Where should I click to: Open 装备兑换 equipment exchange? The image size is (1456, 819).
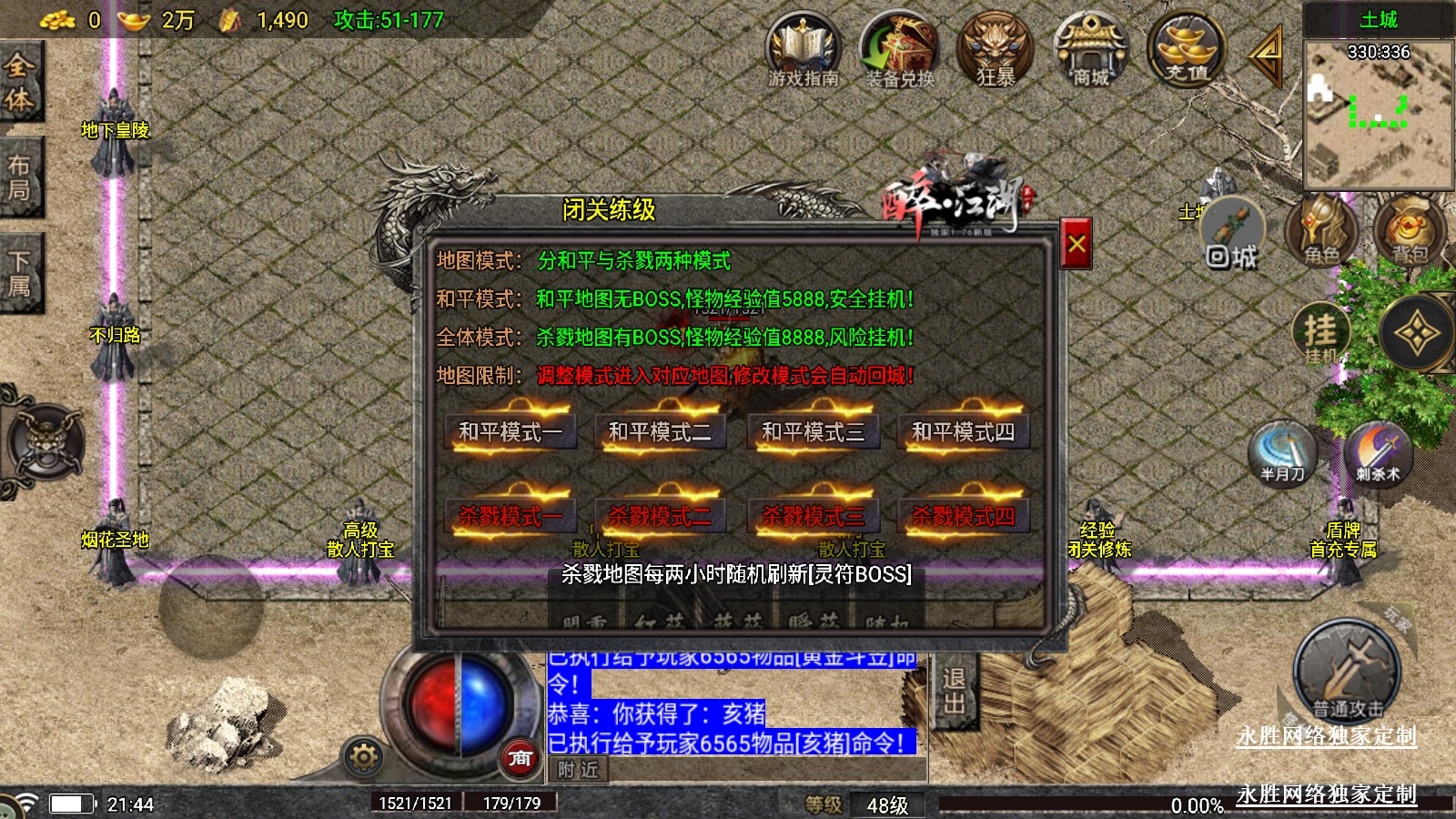coord(899,50)
